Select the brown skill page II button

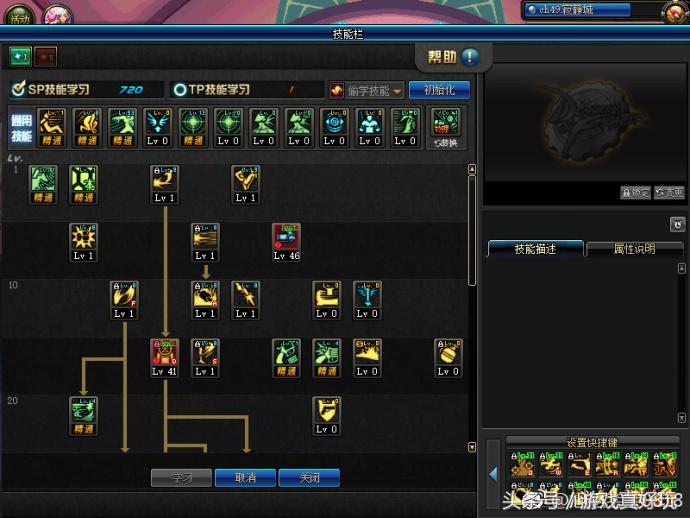46,57
